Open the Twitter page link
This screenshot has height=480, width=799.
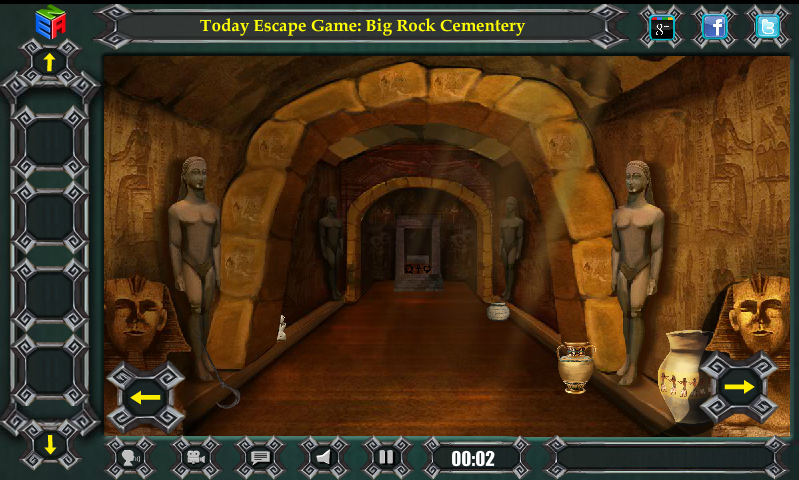[767, 27]
